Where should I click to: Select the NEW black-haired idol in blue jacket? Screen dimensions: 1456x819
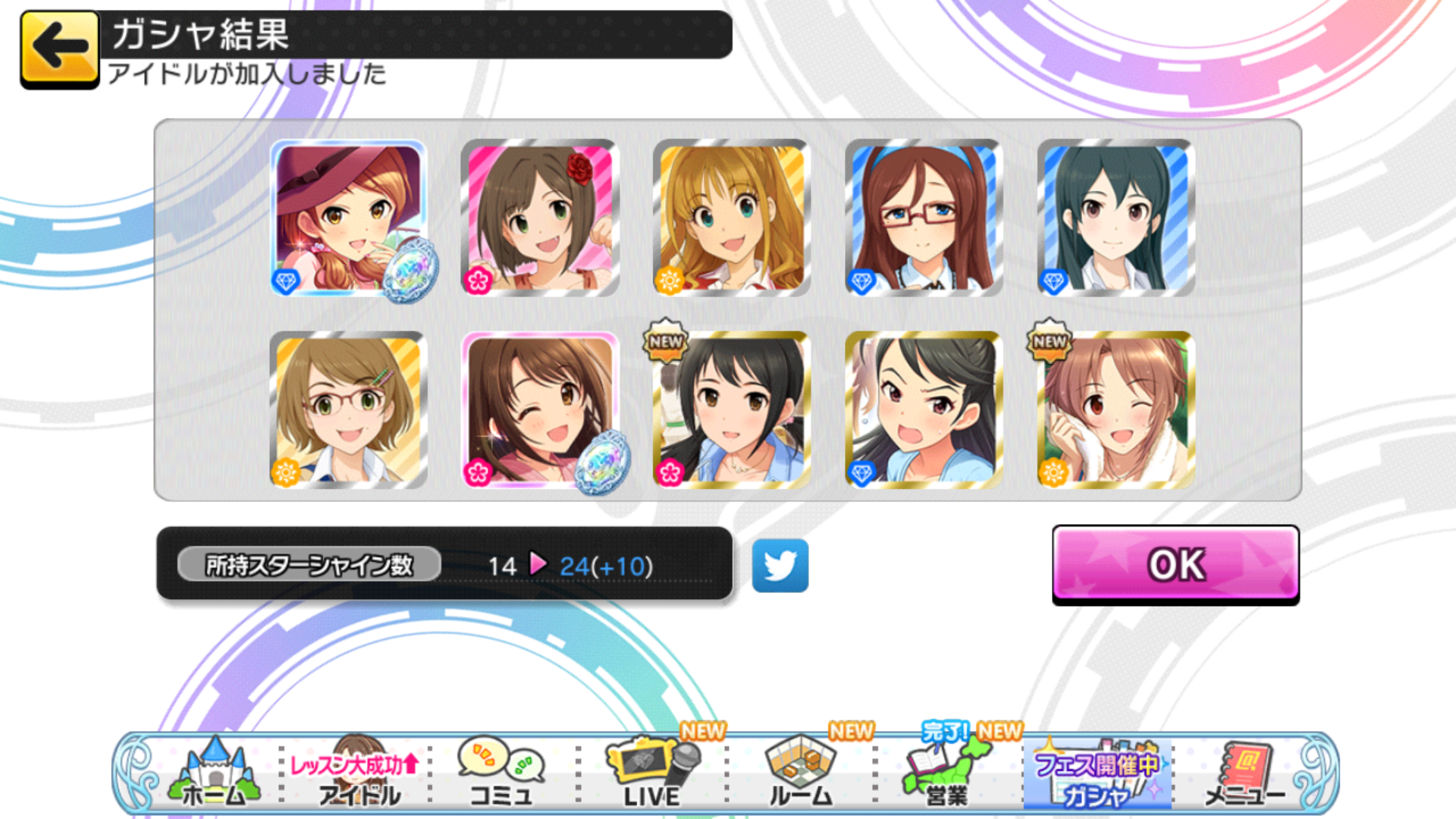[732, 409]
